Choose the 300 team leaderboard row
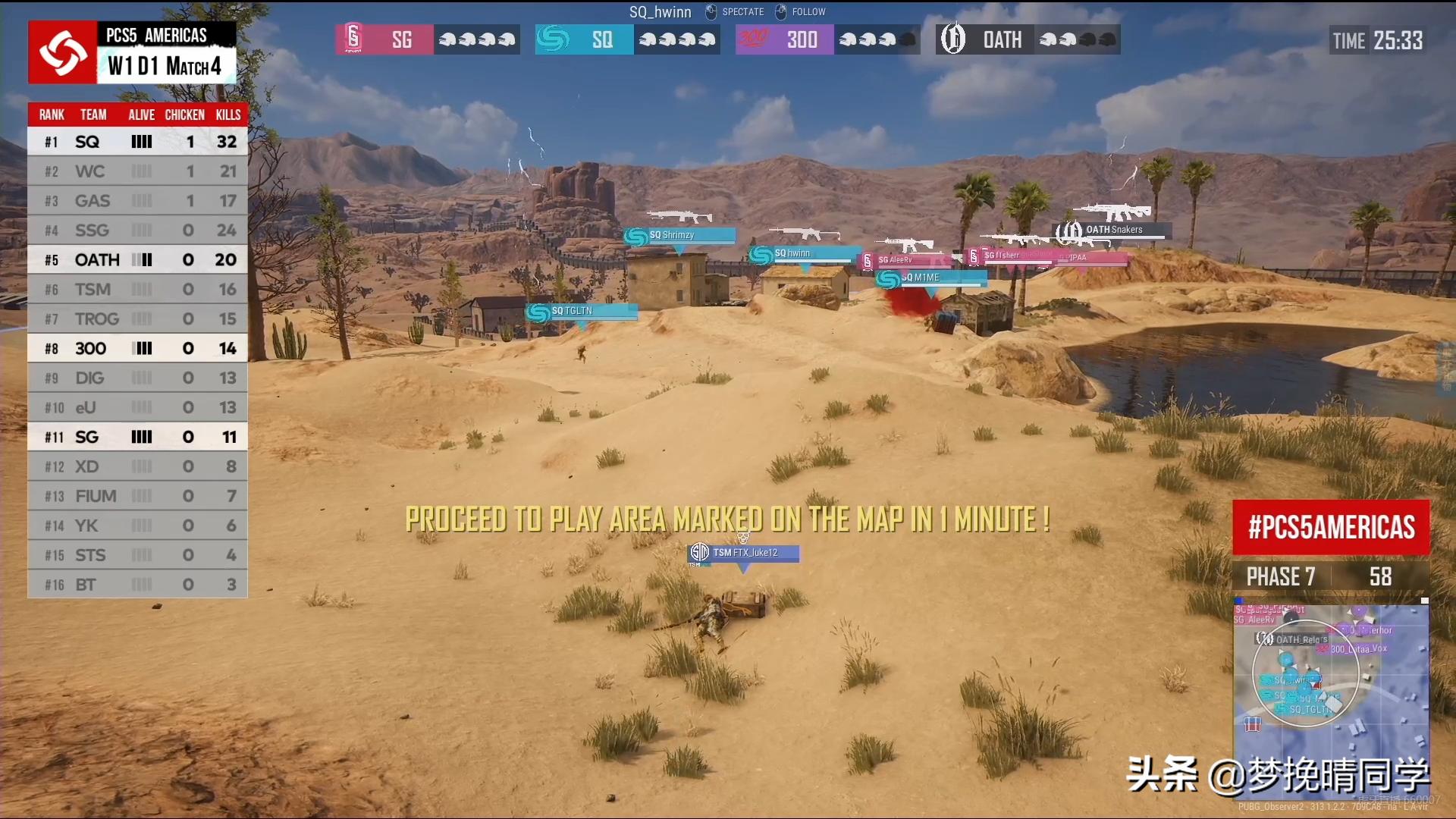Screen dimensions: 1456x819 click(137, 349)
